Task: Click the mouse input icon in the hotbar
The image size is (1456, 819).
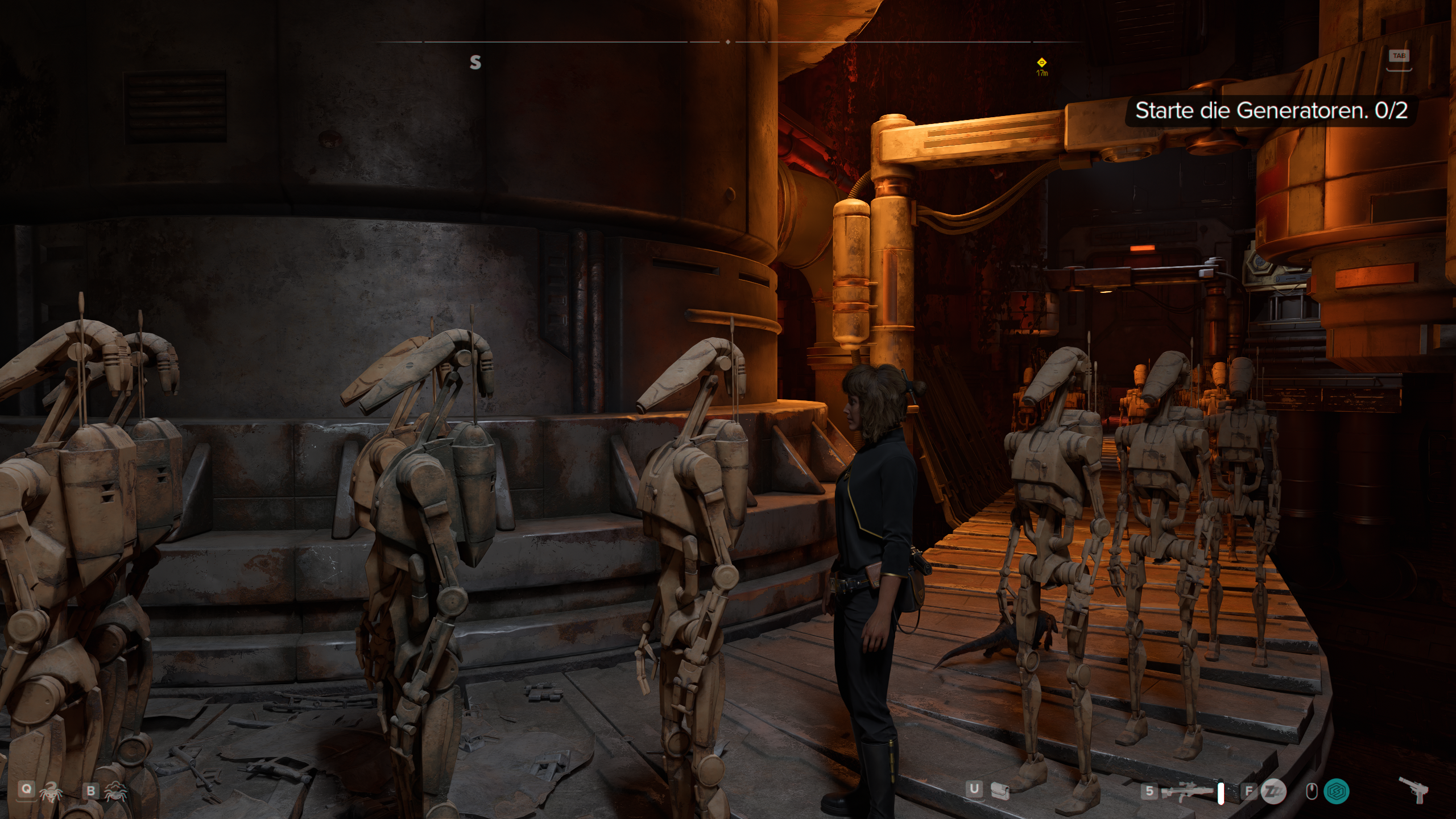Action: tap(1312, 791)
